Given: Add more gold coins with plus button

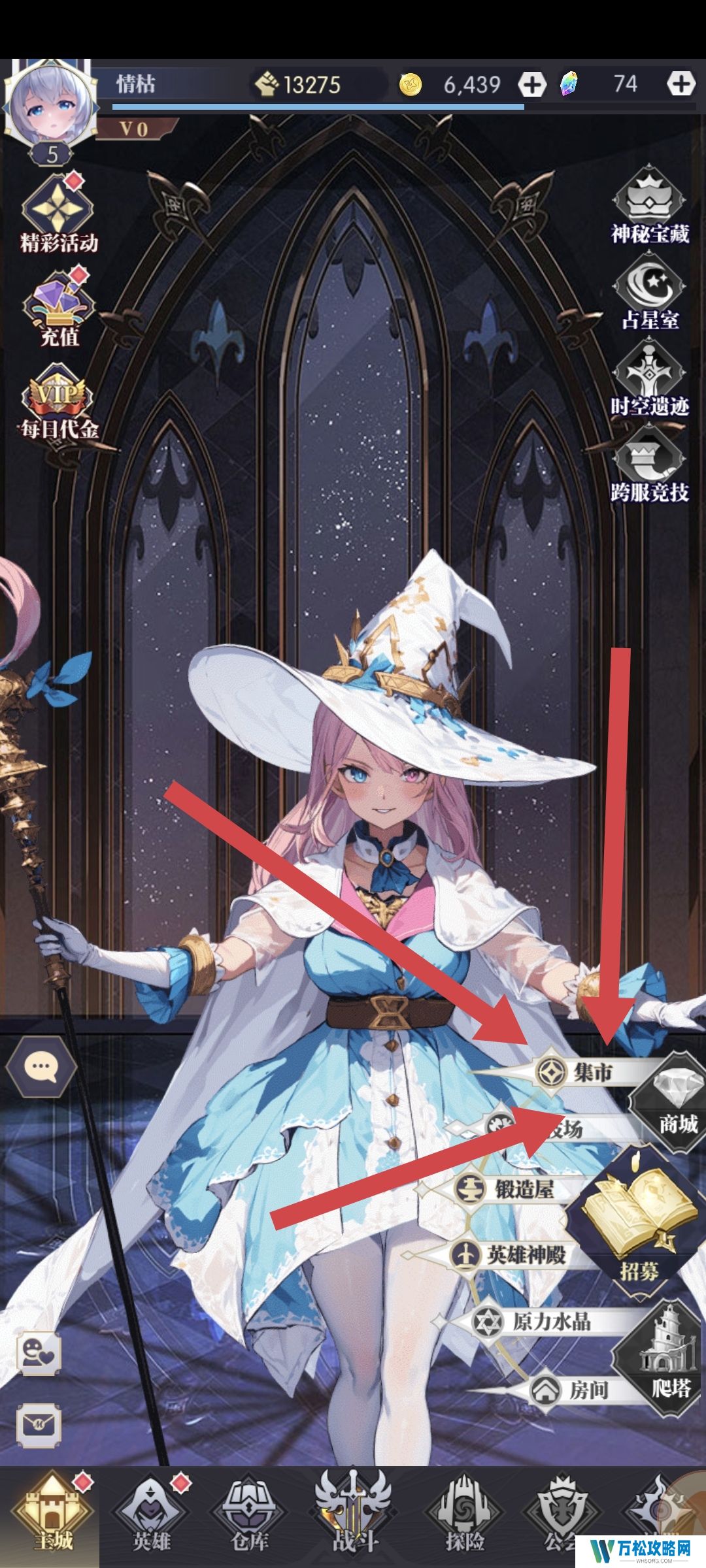Looking at the screenshot, I should coord(532,84).
